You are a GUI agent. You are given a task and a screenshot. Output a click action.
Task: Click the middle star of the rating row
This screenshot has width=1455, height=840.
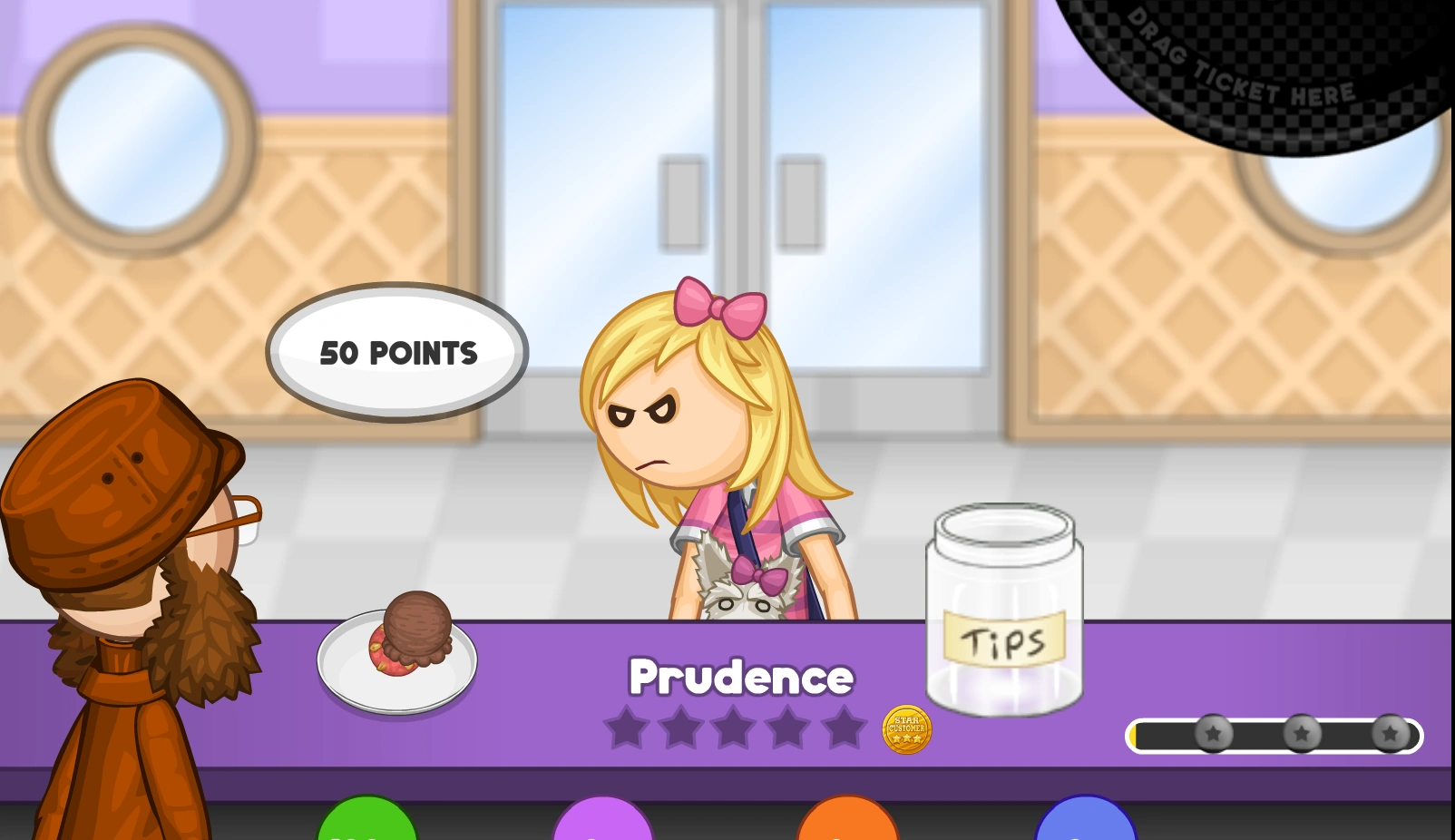click(735, 728)
